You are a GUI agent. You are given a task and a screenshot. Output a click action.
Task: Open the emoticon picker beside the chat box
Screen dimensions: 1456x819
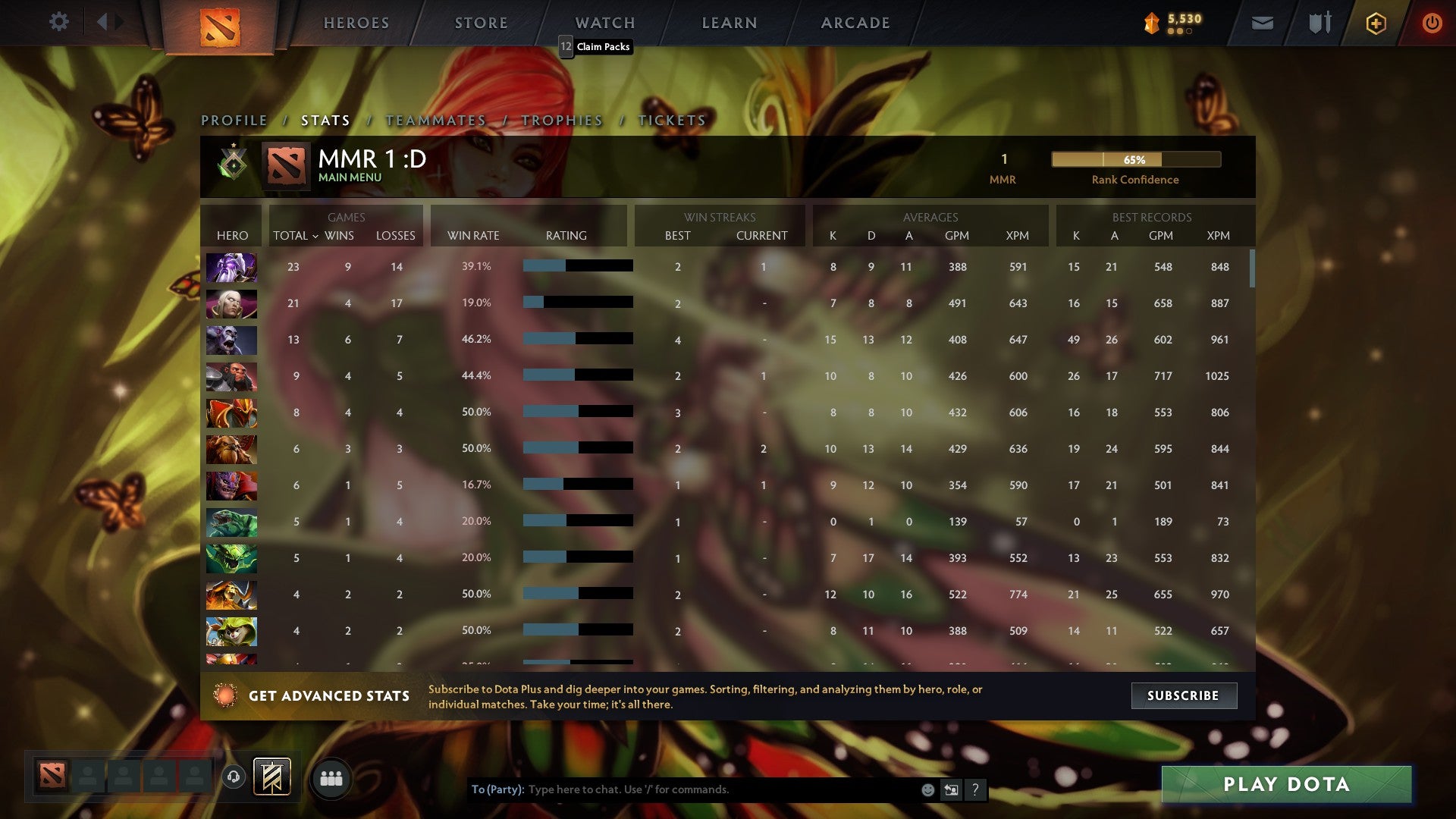tap(927, 789)
